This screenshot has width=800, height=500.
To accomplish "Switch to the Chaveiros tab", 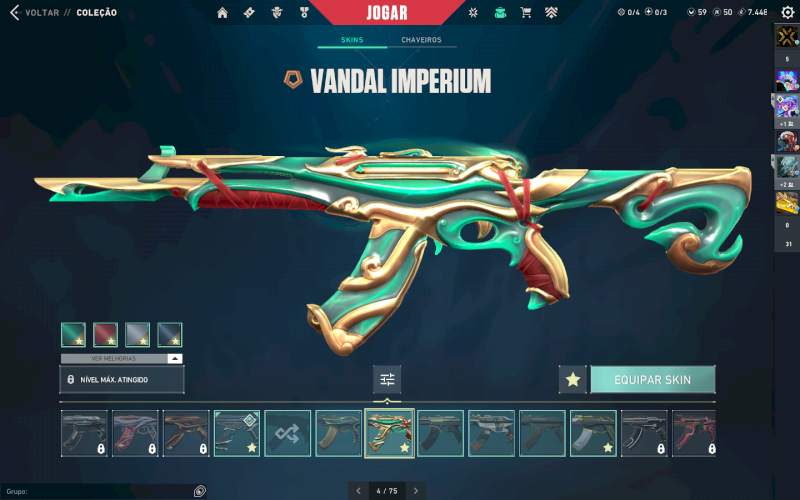I will click(421, 40).
